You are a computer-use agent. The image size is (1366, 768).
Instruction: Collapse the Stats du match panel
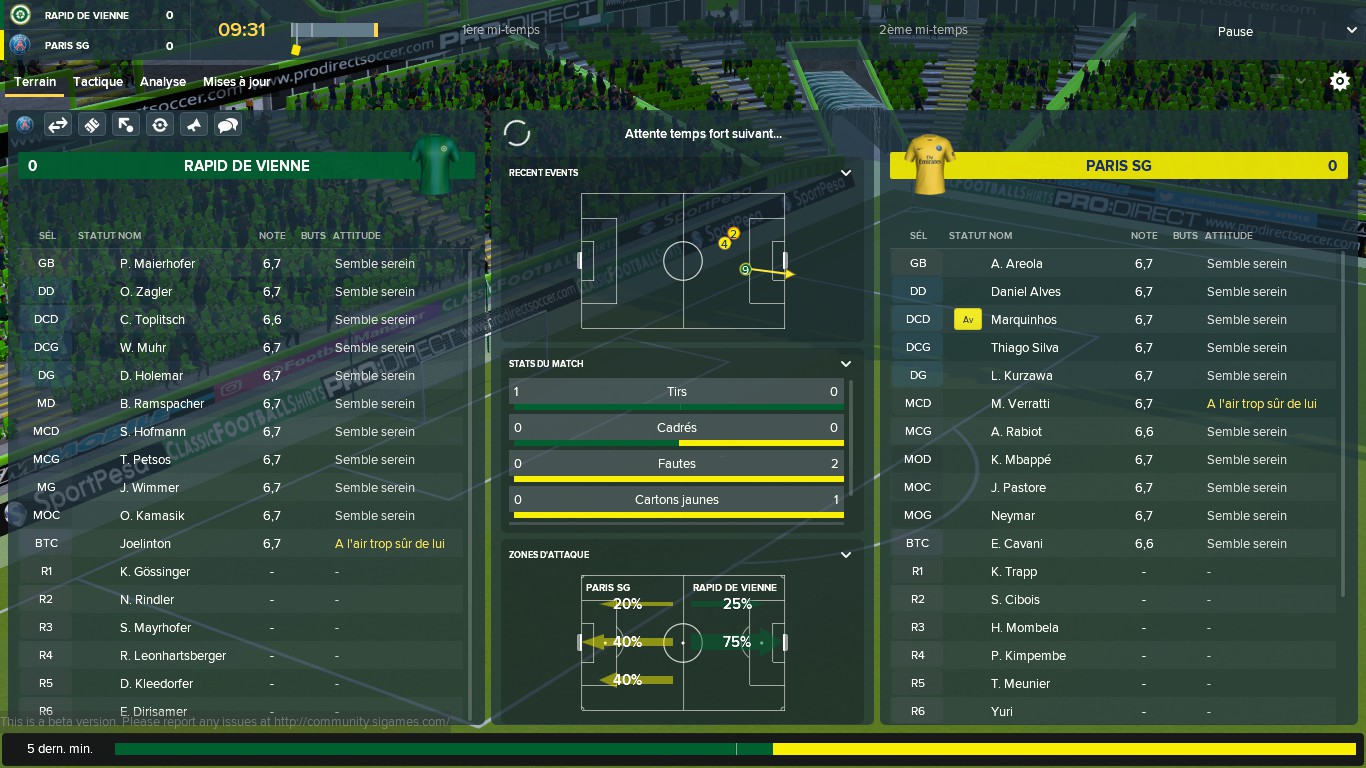click(846, 364)
